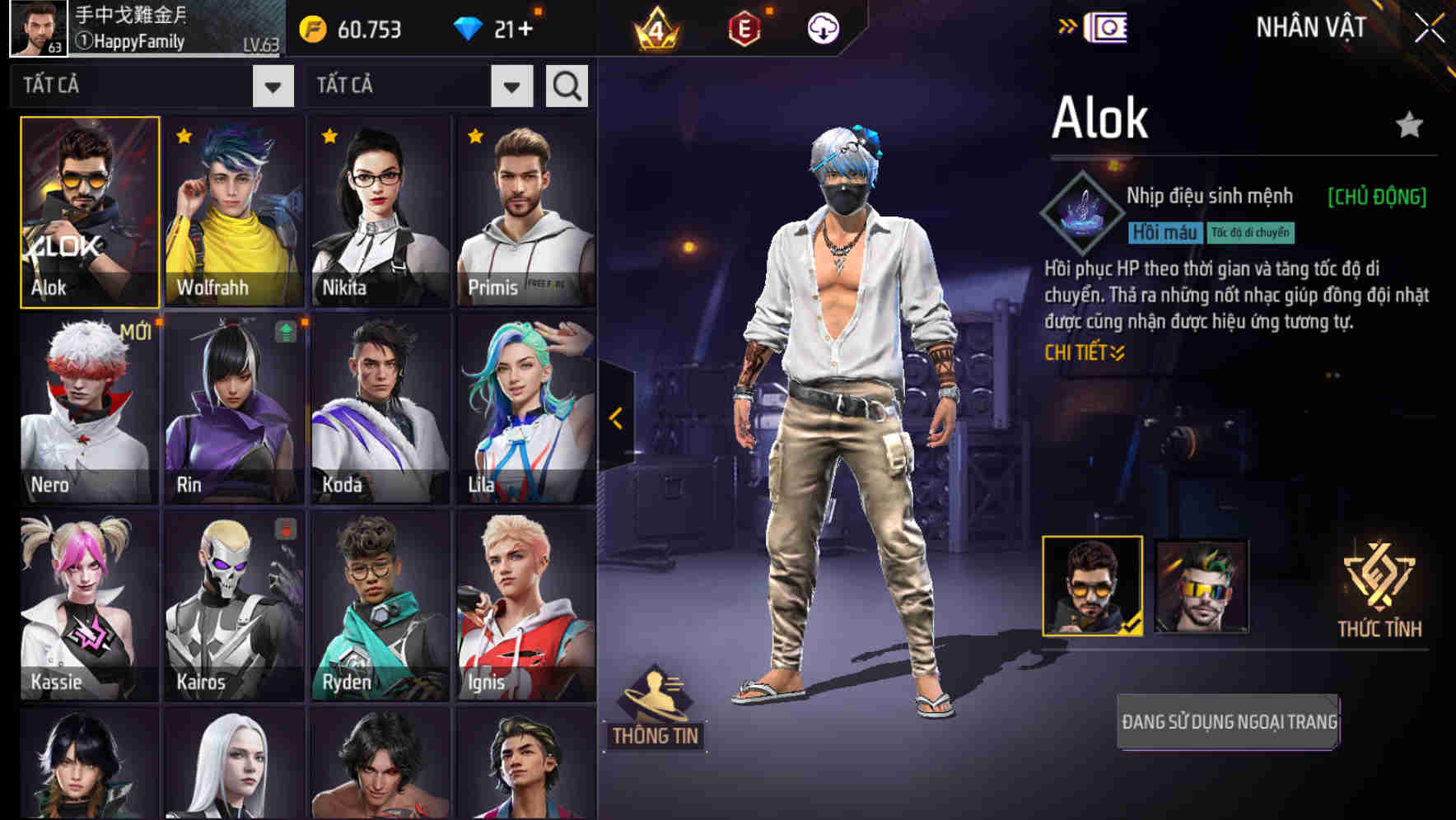
Task: Open the search with the magnifier icon
Action: coord(565,86)
